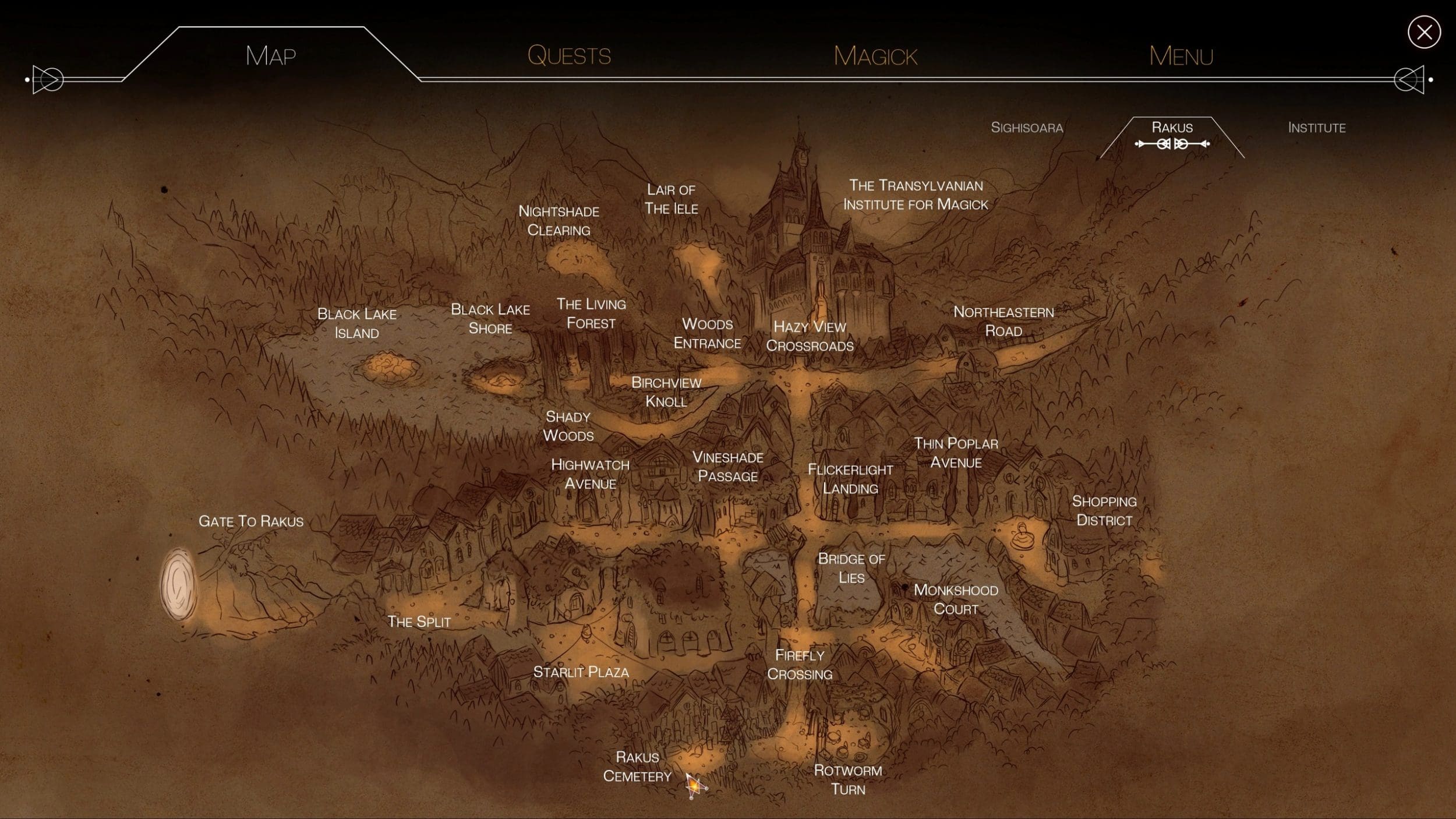Click the Map tab
Viewport: 1456px width, 819px height.
coord(271,56)
